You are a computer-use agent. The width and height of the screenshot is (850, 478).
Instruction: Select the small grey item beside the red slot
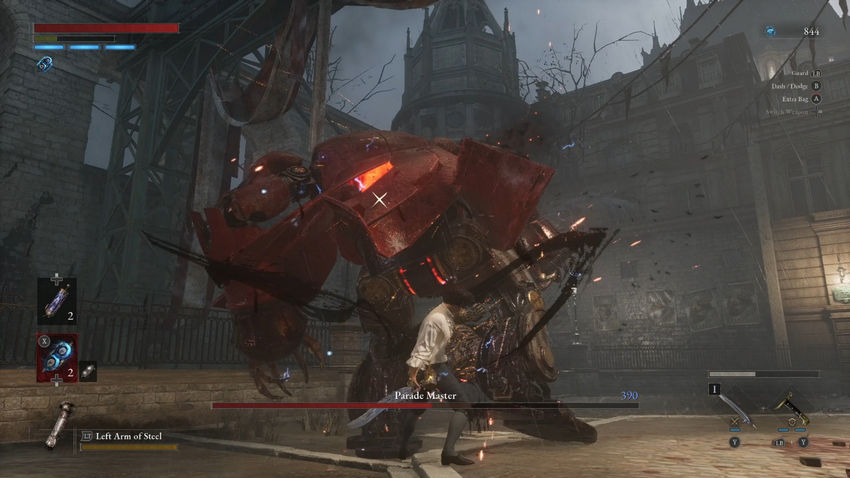click(88, 371)
